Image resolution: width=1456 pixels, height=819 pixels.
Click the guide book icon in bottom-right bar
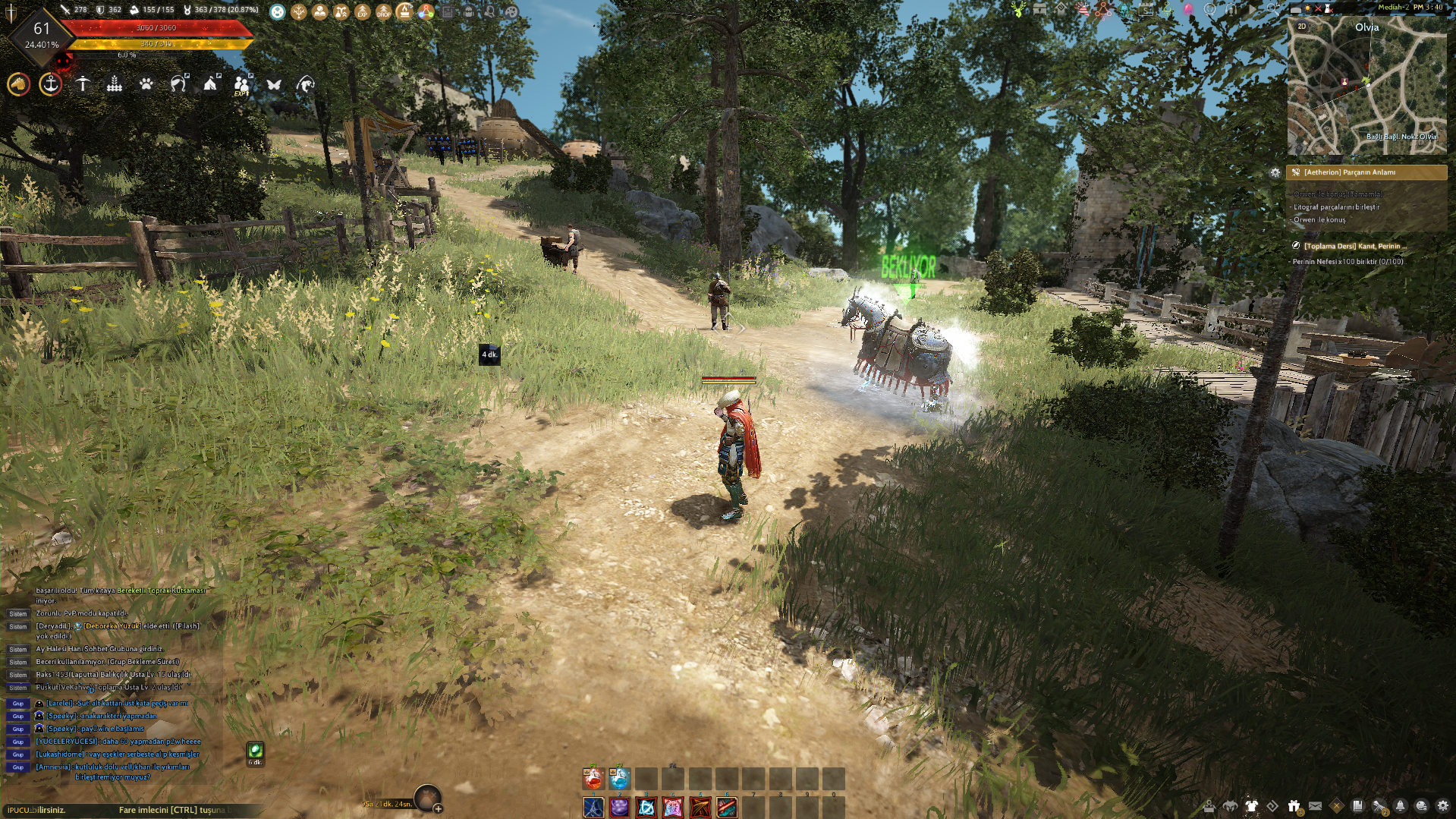(x=1359, y=806)
